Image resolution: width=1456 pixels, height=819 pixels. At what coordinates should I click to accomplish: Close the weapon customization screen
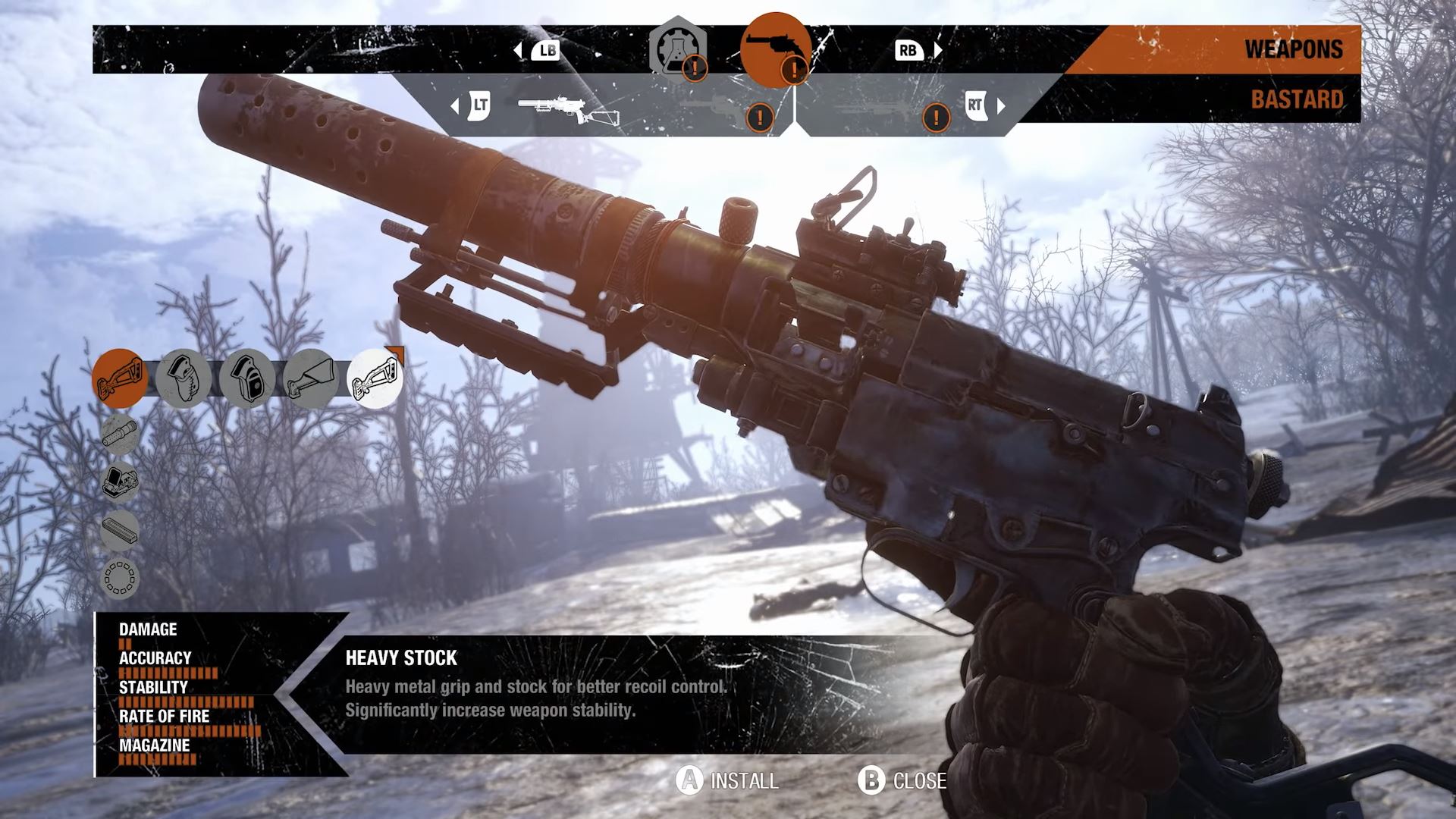tap(902, 780)
